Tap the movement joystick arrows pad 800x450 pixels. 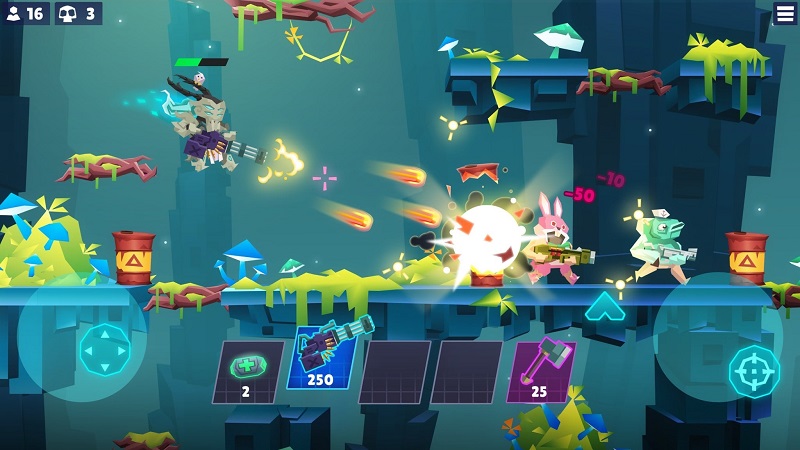coord(104,349)
